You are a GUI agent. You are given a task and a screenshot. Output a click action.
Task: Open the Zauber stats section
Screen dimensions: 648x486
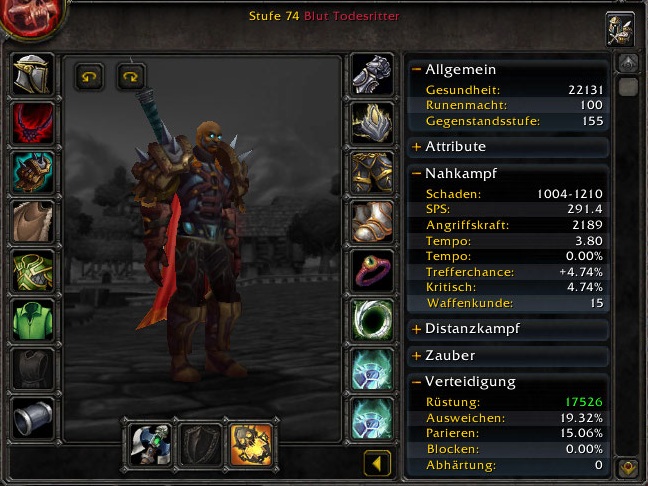tap(417, 355)
